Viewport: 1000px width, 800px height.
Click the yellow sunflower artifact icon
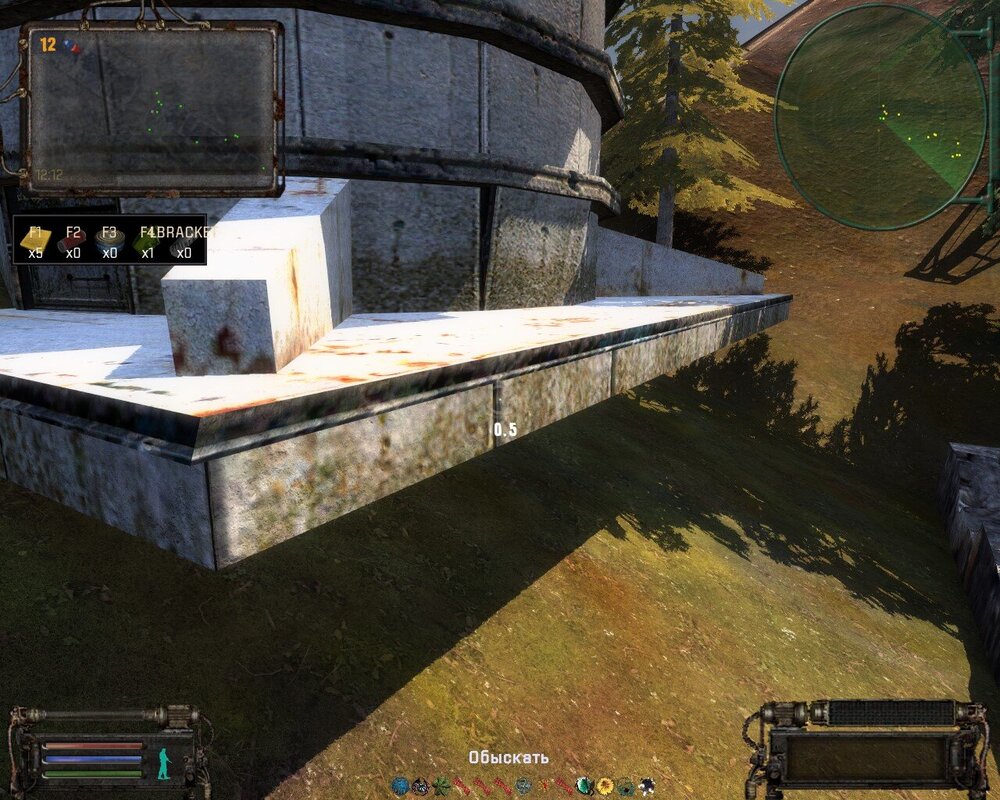click(605, 786)
